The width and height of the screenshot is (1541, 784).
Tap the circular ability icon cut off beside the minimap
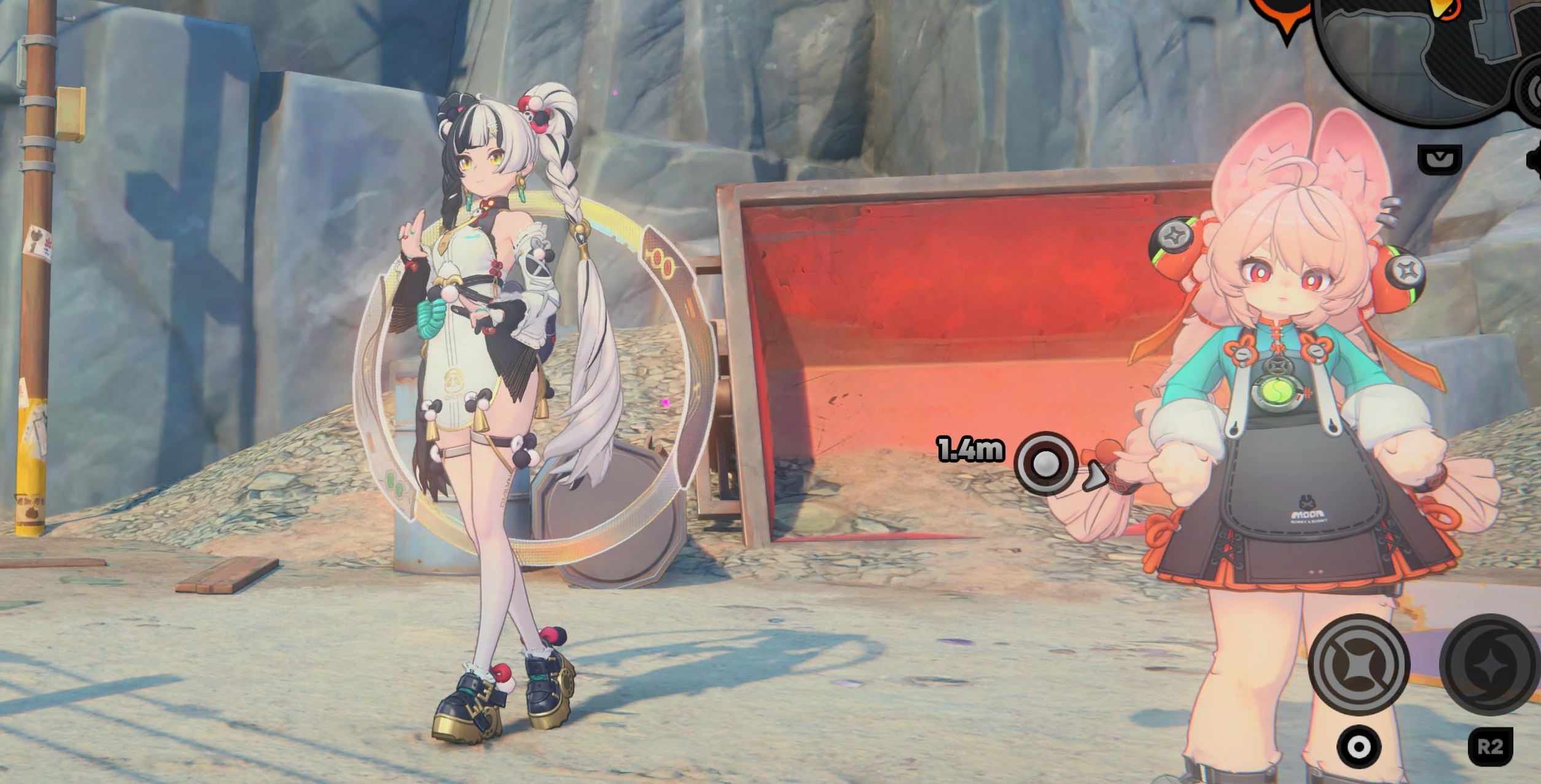(x=1534, y=92)
